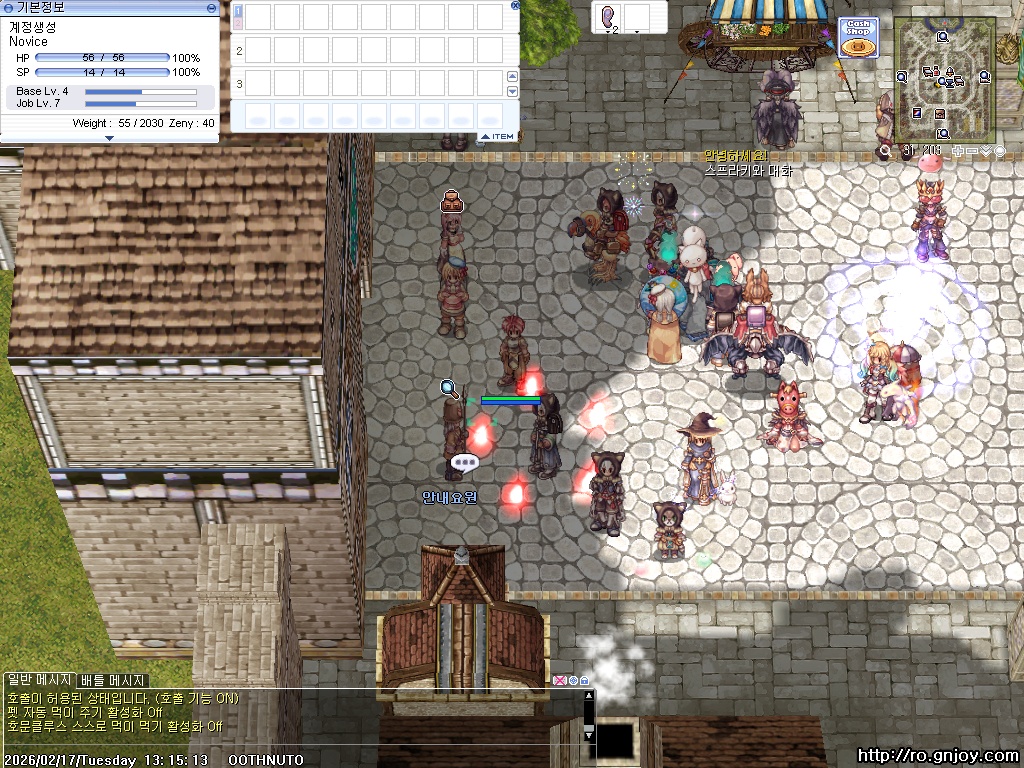Click the ro.gnjoy.com link
This screenshot has width=1024, height=768.
pos(937,756)
